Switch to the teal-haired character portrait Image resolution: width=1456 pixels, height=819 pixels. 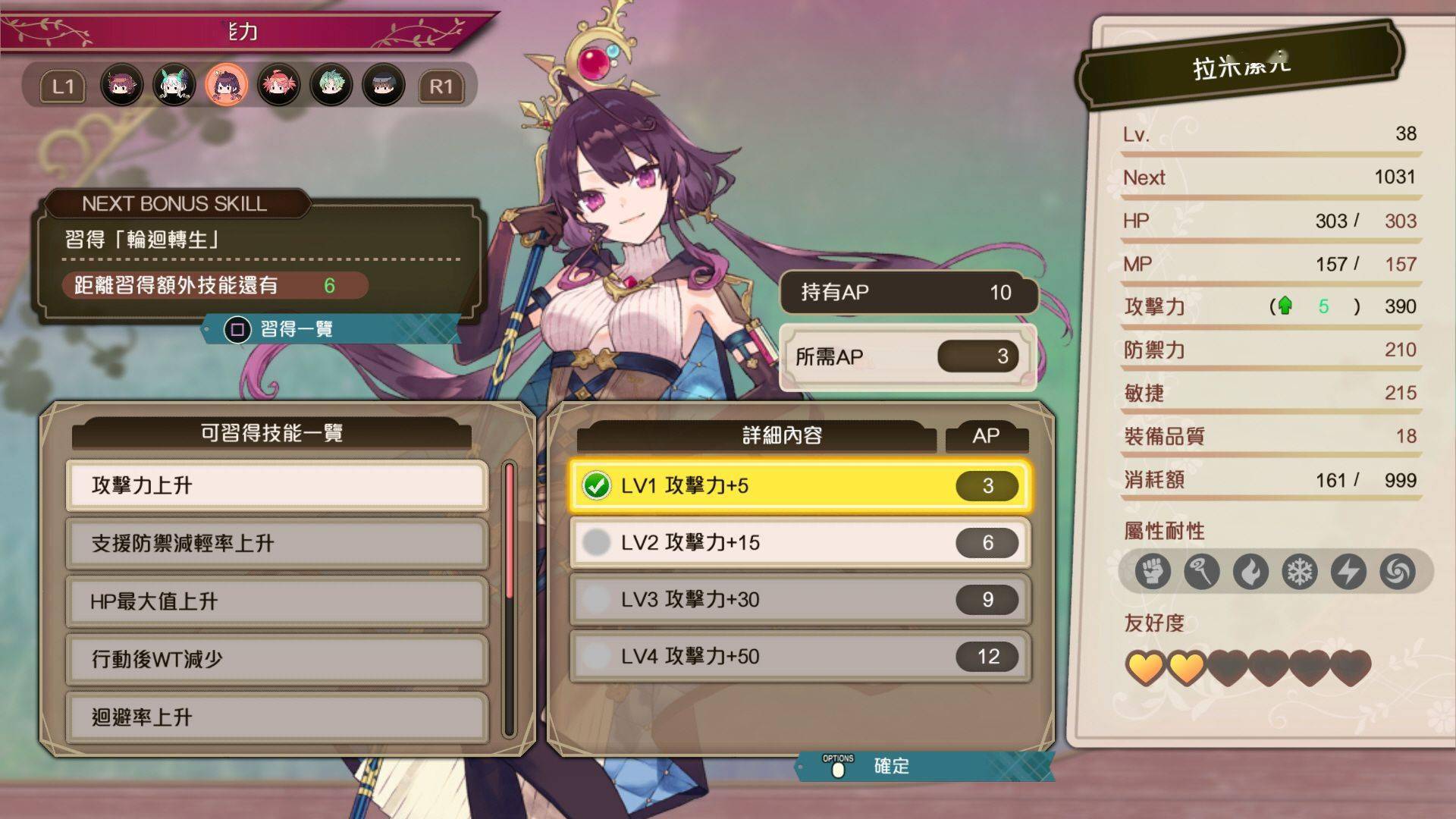(331, 85)
